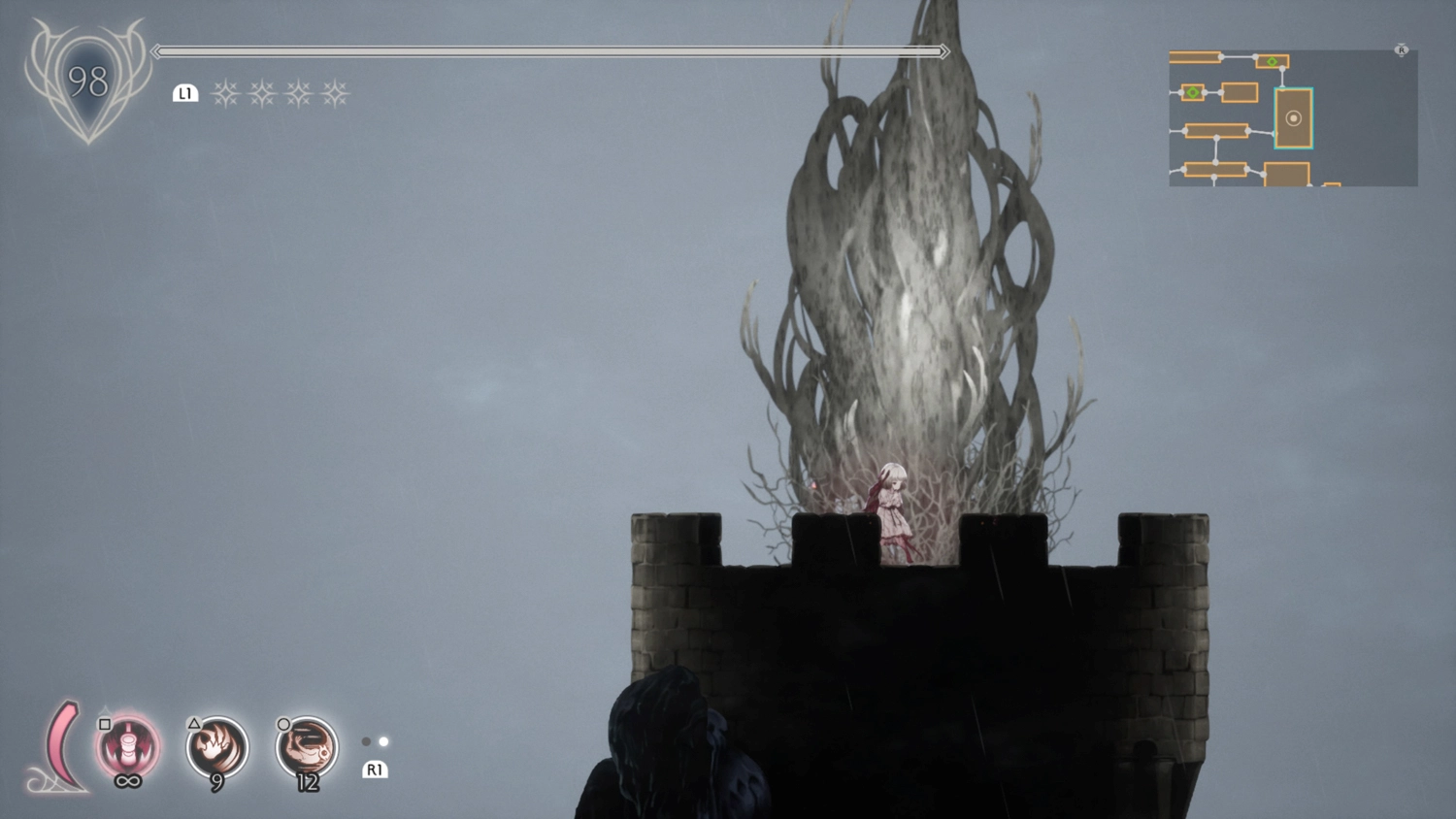This screenshot has width=1456, height=819.
Task: Open the minimap in the corner
Action: pyautogui.click(x=1293, y=117)
